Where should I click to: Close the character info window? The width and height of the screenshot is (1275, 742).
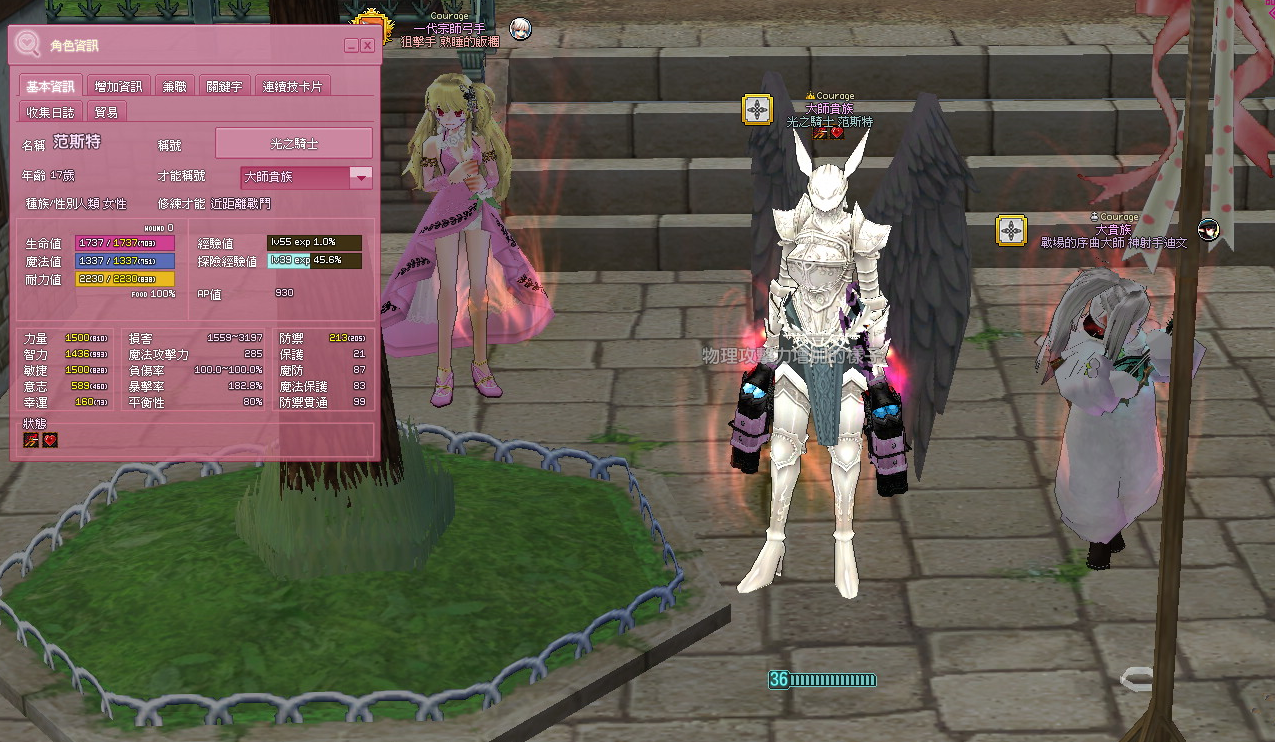pos(367,46)
